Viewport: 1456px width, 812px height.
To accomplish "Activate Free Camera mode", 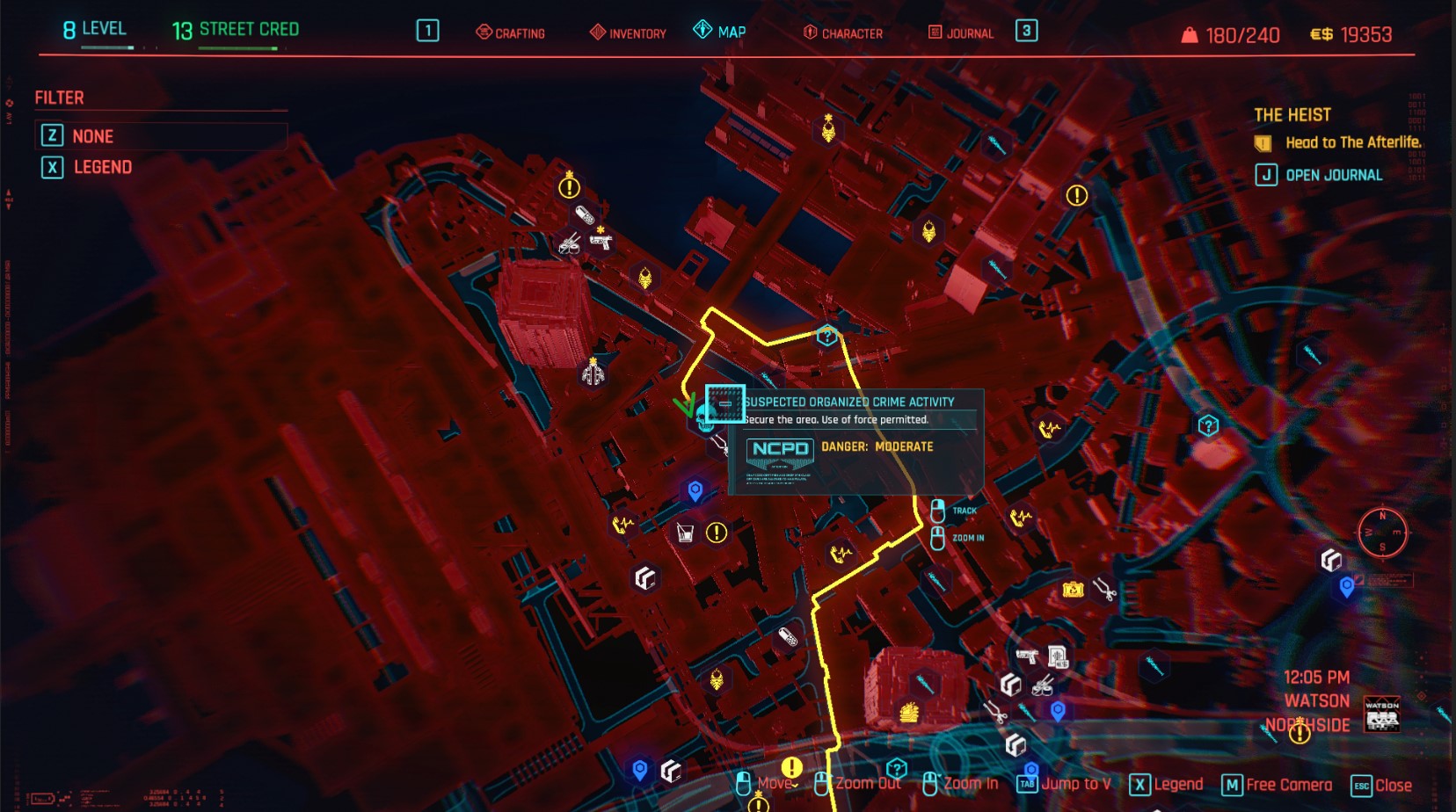I will coord(1278,786).
